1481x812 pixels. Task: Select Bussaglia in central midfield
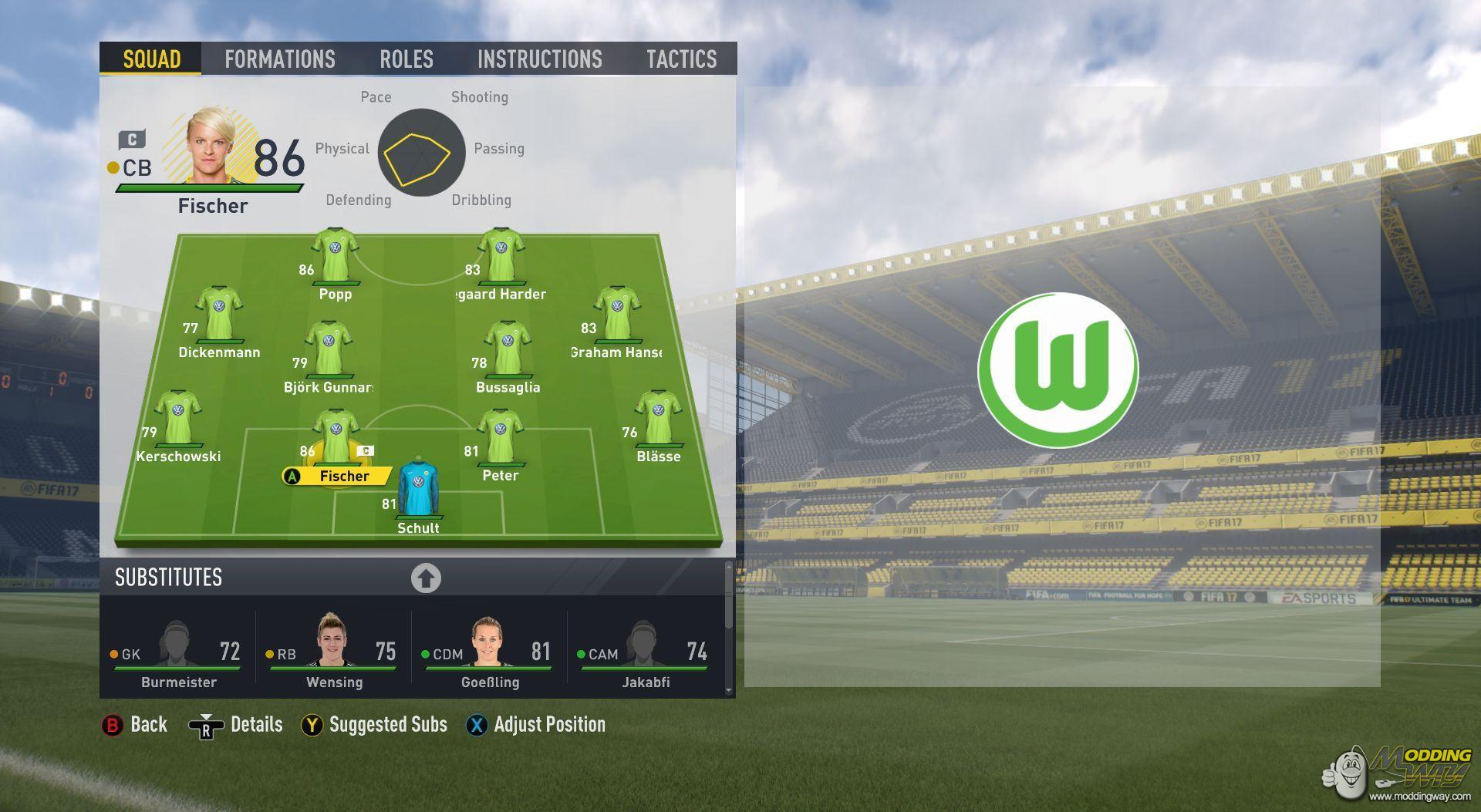pos(508,351)
